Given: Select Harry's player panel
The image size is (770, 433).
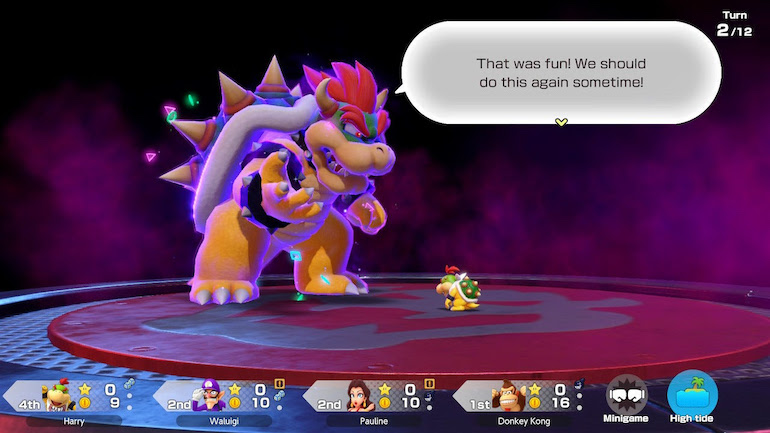Looking at the screenshot, I should pos(70,400).
